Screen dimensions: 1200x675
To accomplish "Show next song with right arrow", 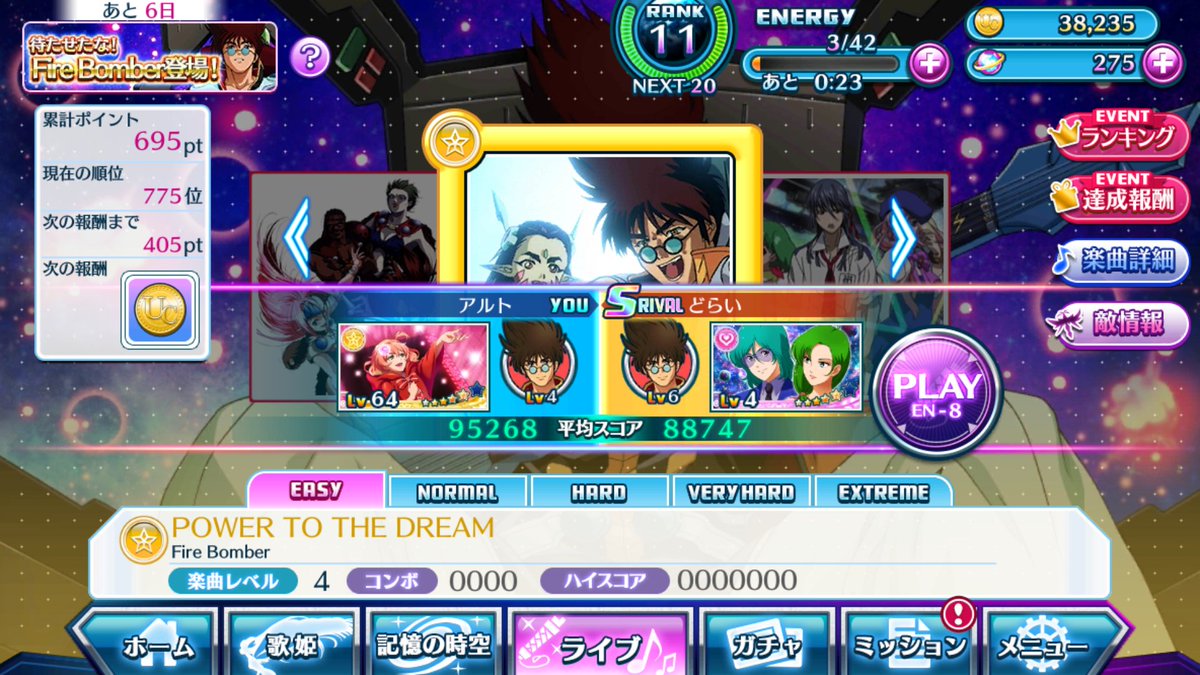I will [x=902, y=238].
